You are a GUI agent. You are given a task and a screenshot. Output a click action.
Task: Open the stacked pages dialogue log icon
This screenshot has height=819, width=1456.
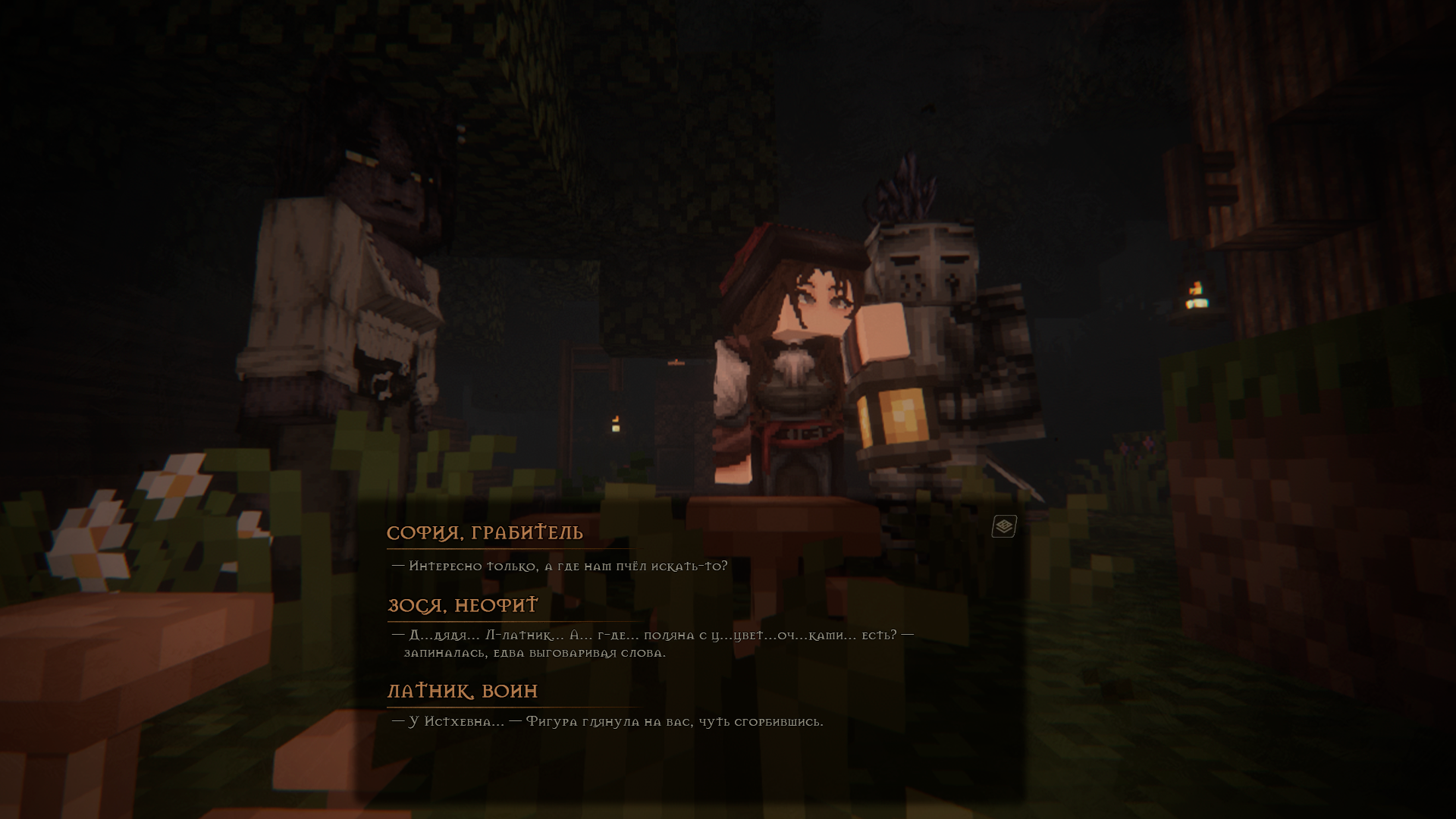[1004, 526]
